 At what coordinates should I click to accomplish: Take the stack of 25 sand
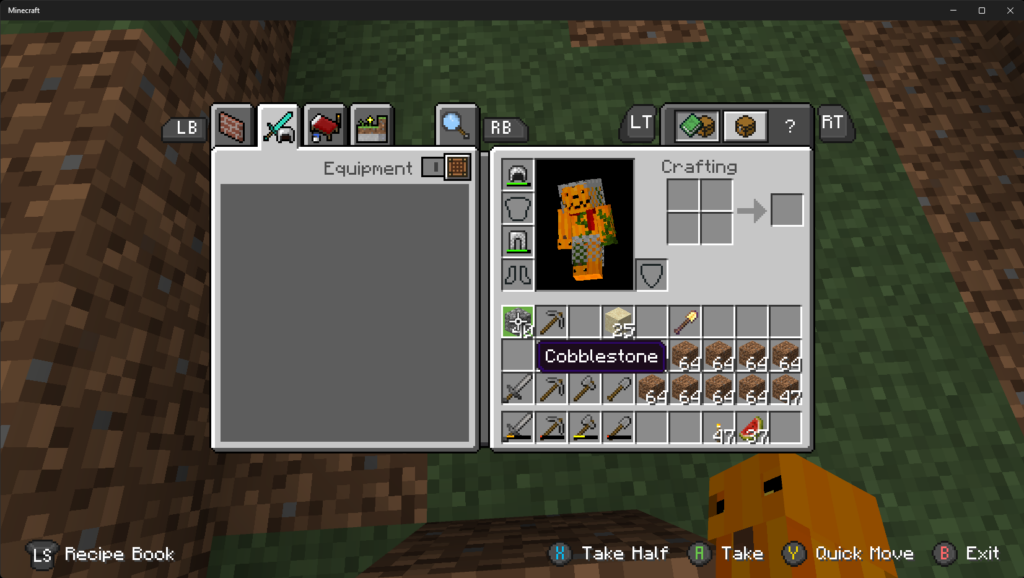[619, 322]
